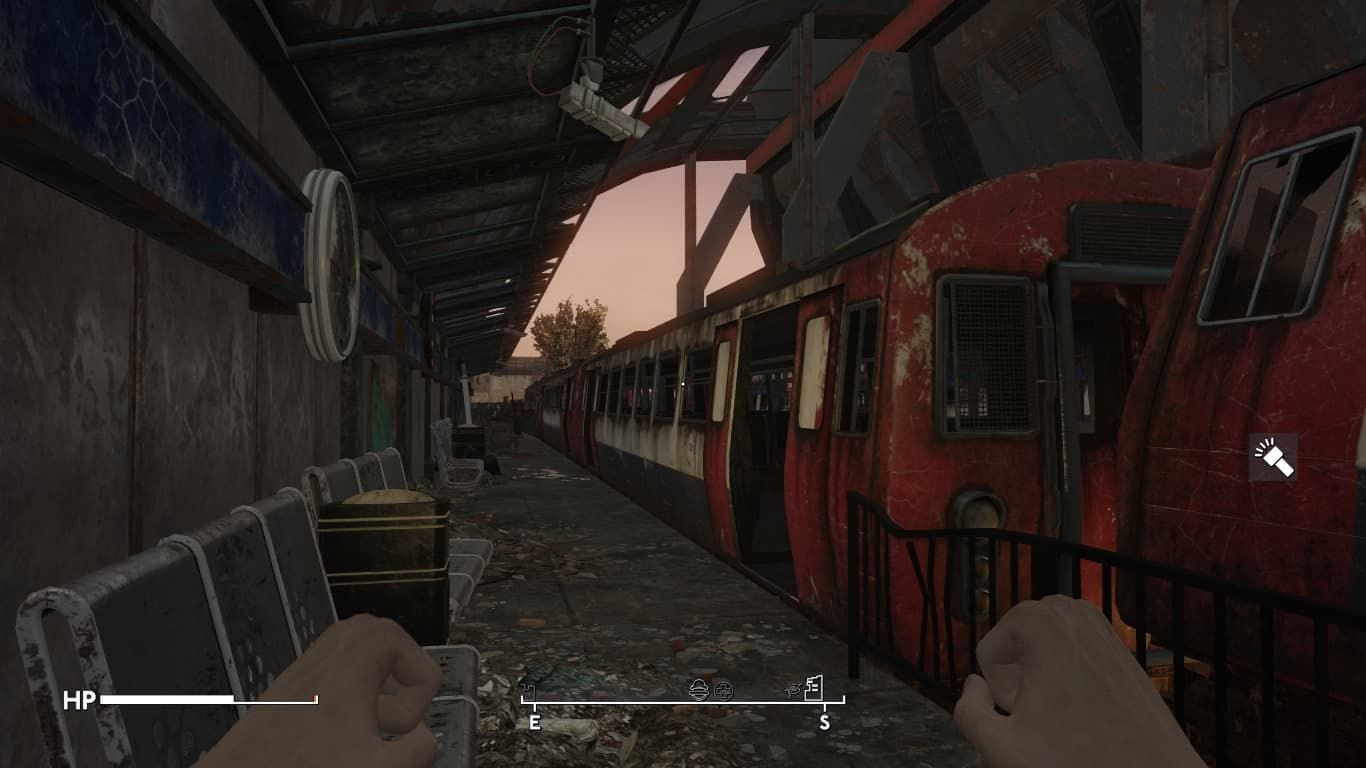Click the ruins marker at compass left edge
This screenshot has width=1366, height=768.
[x=528, y=690]
